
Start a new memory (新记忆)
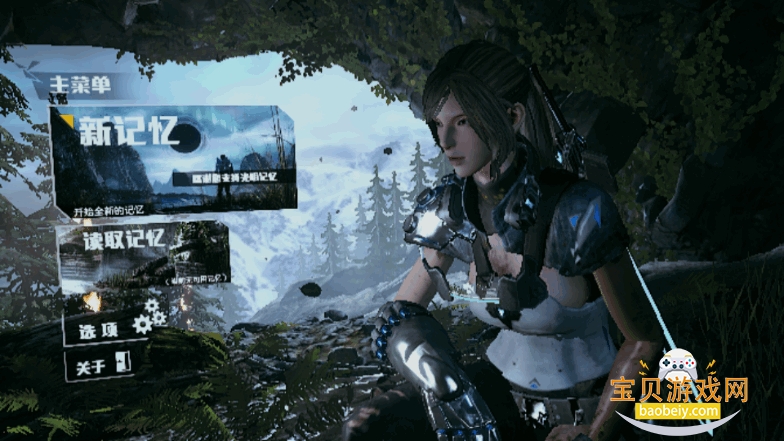[x=172, y=160]
